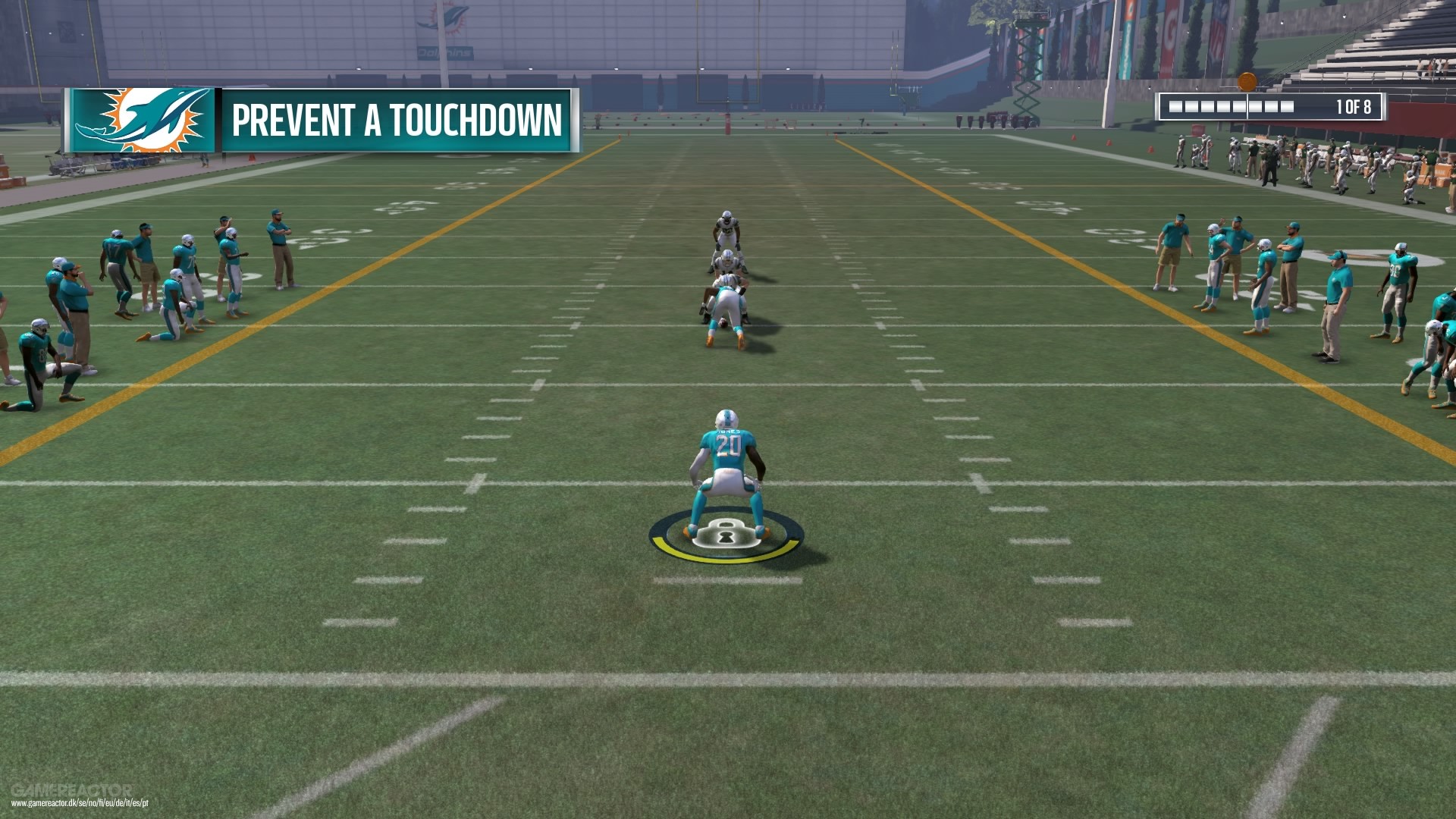The width and height of the screenshot is (1456, 819).
Task: Toggle the first progress bar segment
Action: (1175, 106)
